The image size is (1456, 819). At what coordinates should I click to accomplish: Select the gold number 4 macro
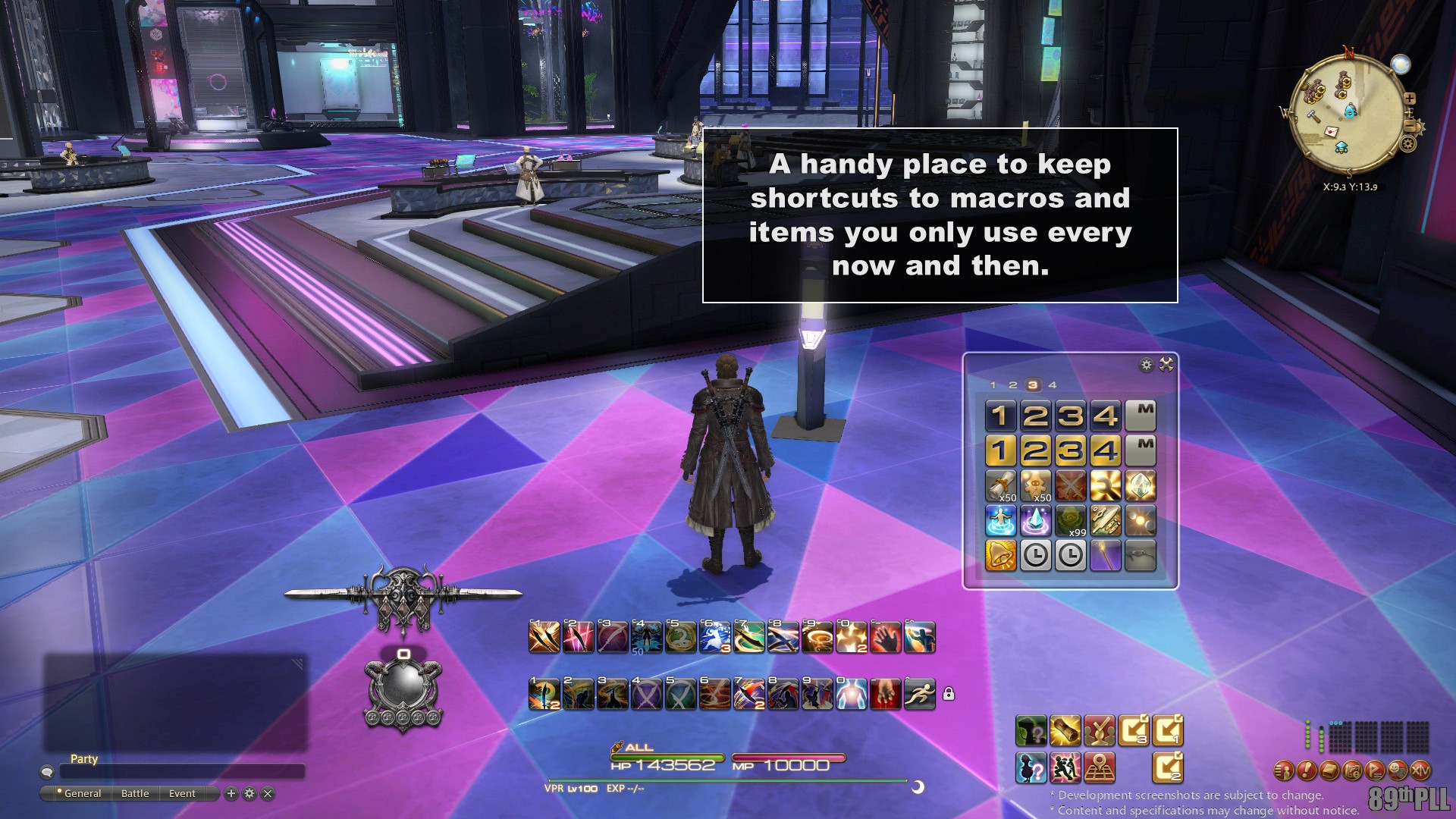pos(1105,450)
